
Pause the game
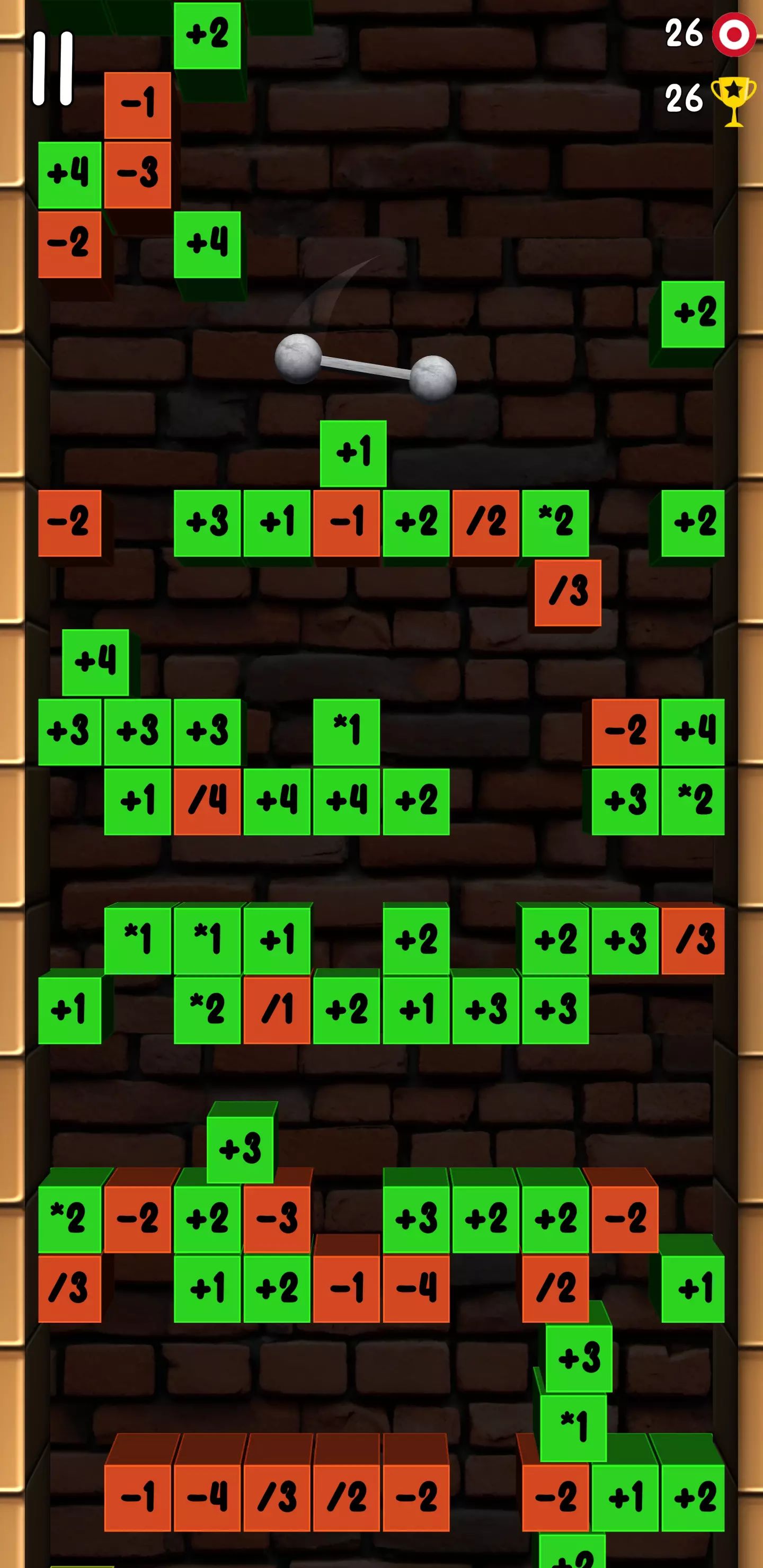53,68
